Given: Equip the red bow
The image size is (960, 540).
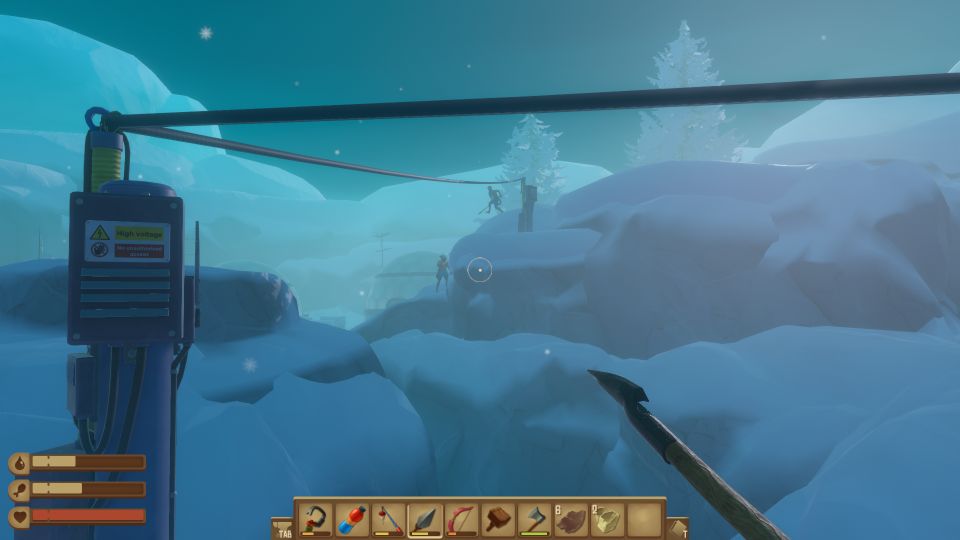Looking at the screenshot, I should 462,519.
